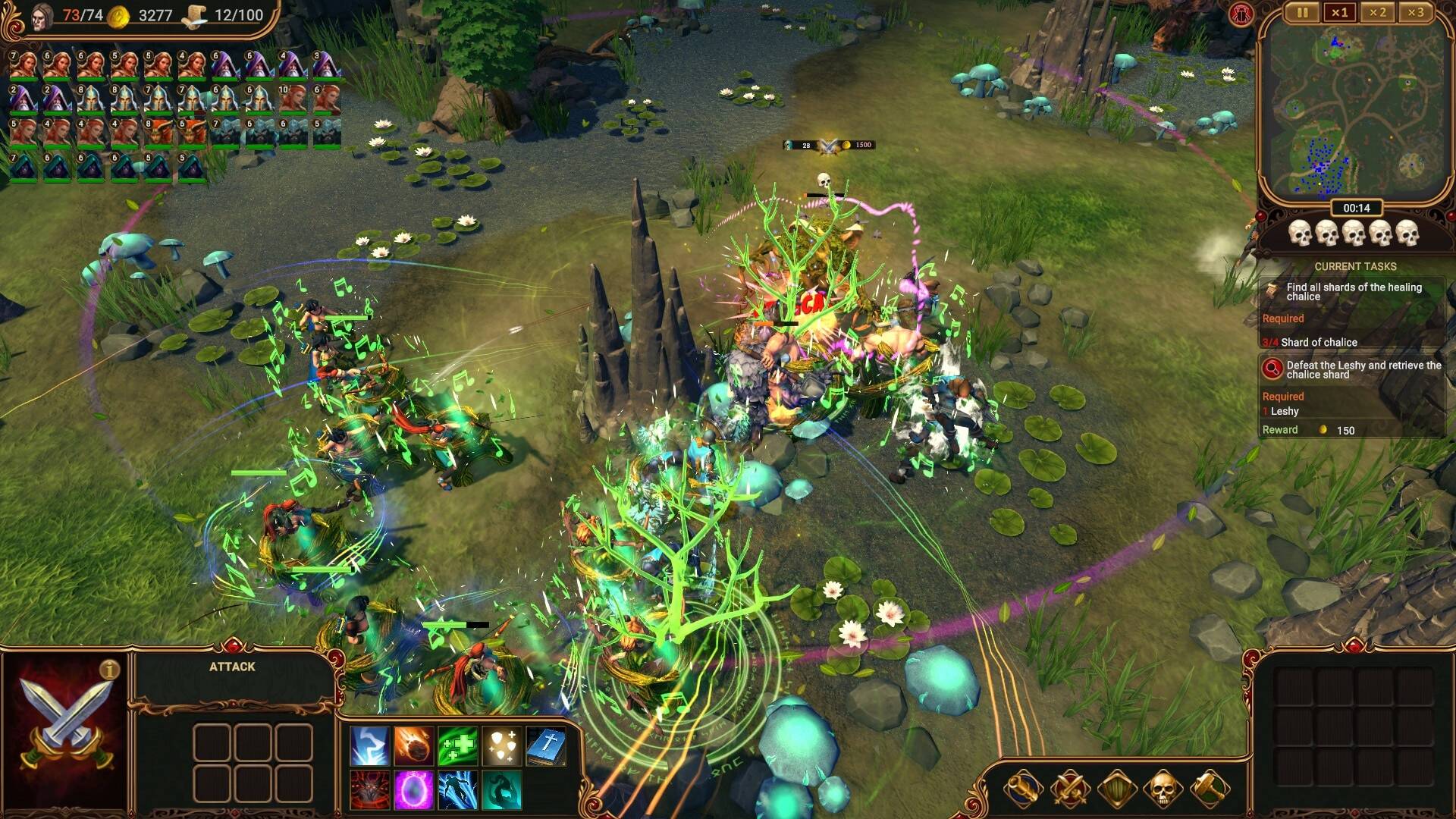The width and height of the screenshot is (1456, 819).
Task: Activate the blue lightning figure spell
Action: click(x=458, y=789)
